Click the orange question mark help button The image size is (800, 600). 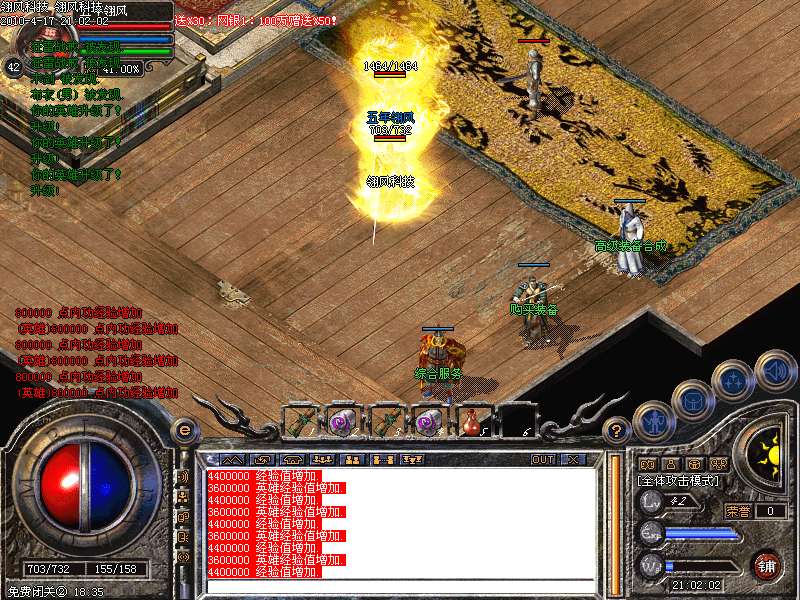[x=618, y=431]
